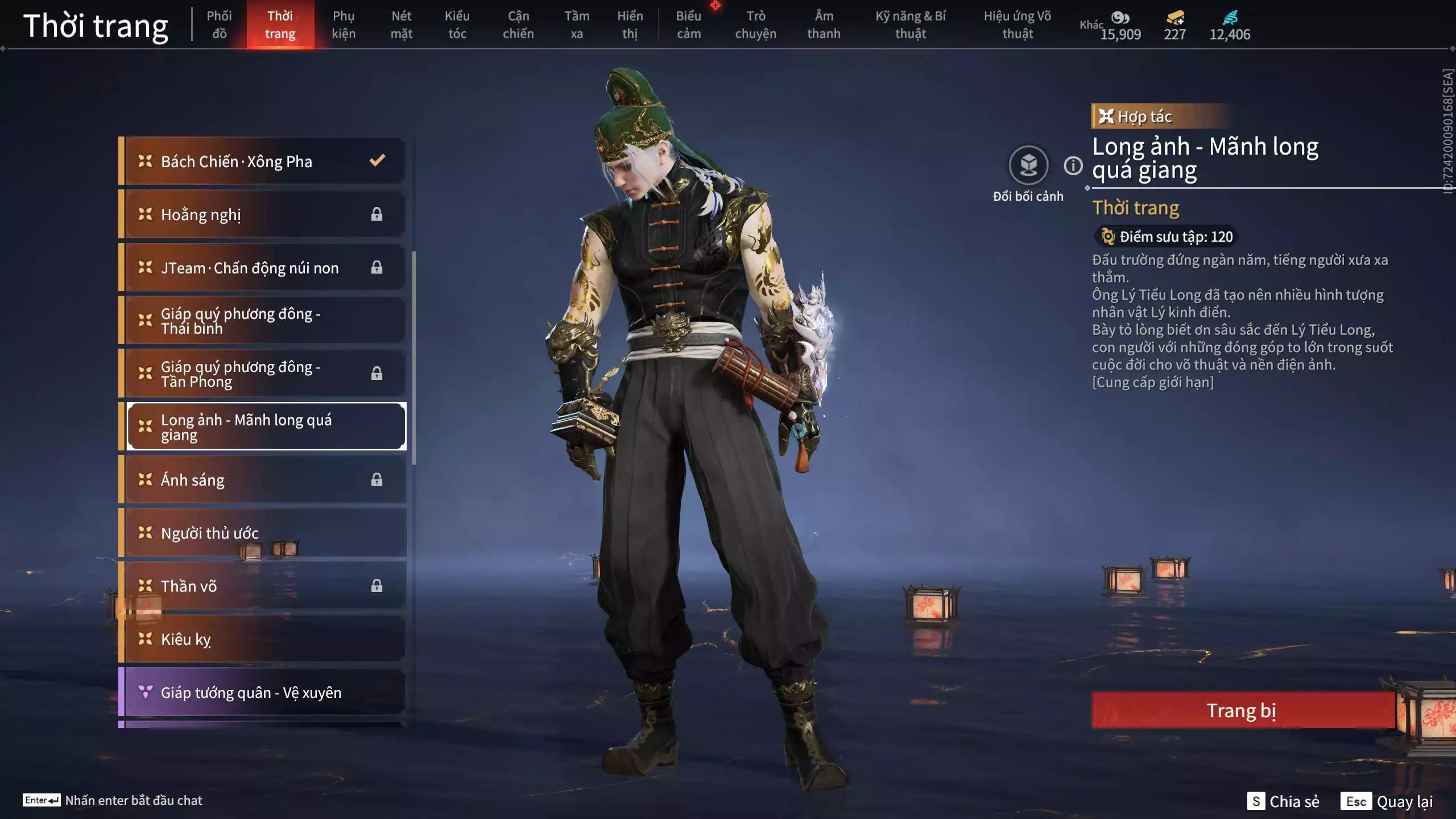1456x819 pixels.
Task: Pick JTeam · Chấn động núi non outfit
Action: click(x=264, y=268)
